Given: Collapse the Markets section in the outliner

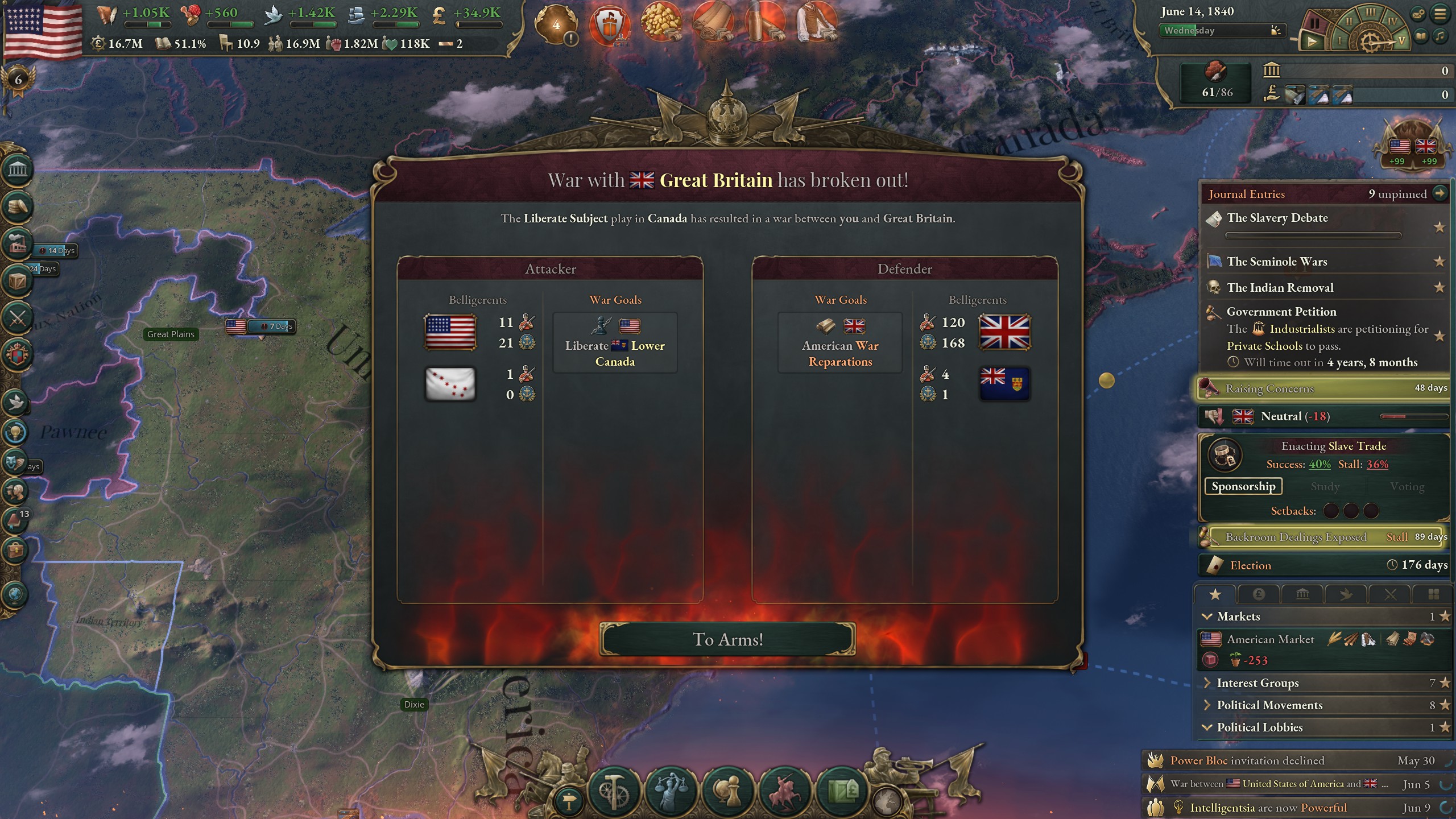Looking at the screenshot, I should click(x=1207, y=616).
